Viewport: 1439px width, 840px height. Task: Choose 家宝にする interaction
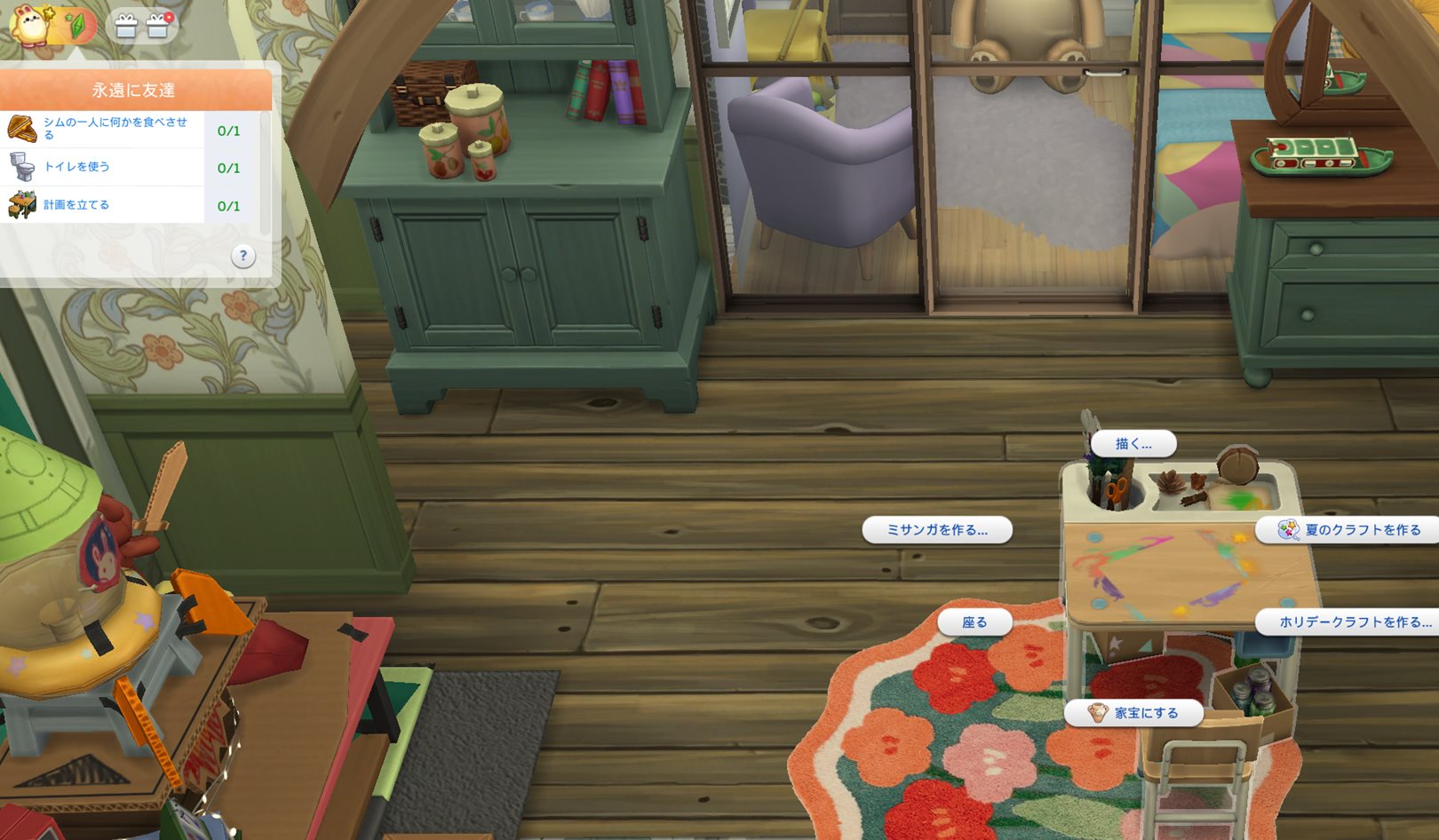tap(1134, 713)
